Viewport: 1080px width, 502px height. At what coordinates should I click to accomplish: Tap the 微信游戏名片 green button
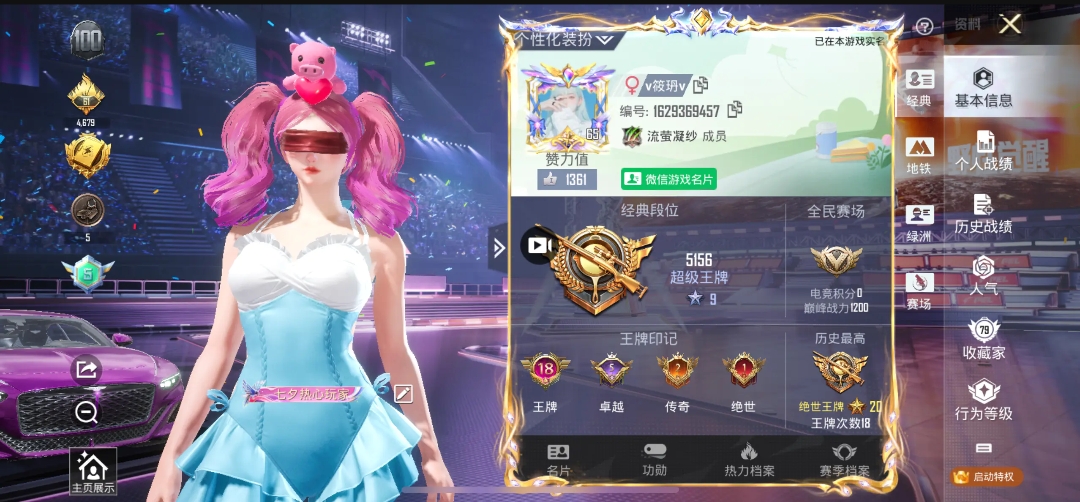[669, 179]
